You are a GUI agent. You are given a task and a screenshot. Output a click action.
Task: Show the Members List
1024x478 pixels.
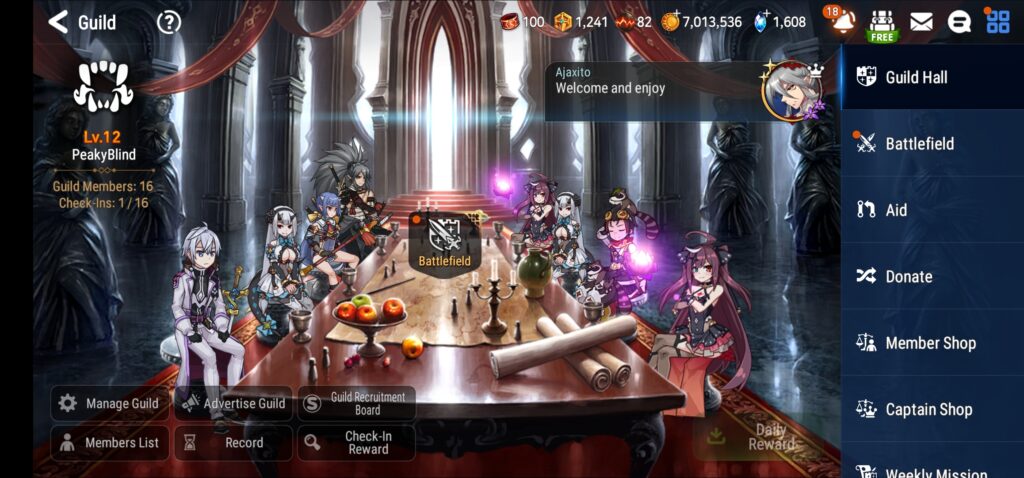pyautogui.click(x=109, y=442)
